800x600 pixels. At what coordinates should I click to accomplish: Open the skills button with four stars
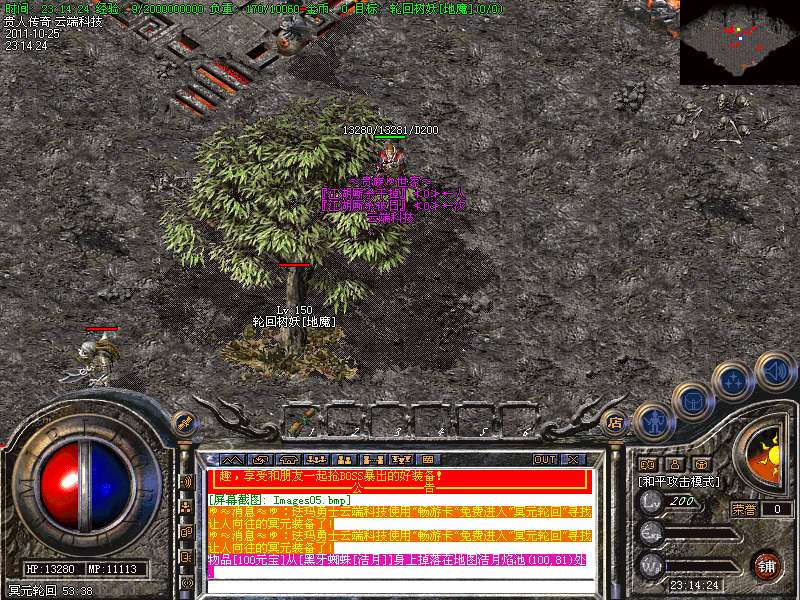coord(735,380)
